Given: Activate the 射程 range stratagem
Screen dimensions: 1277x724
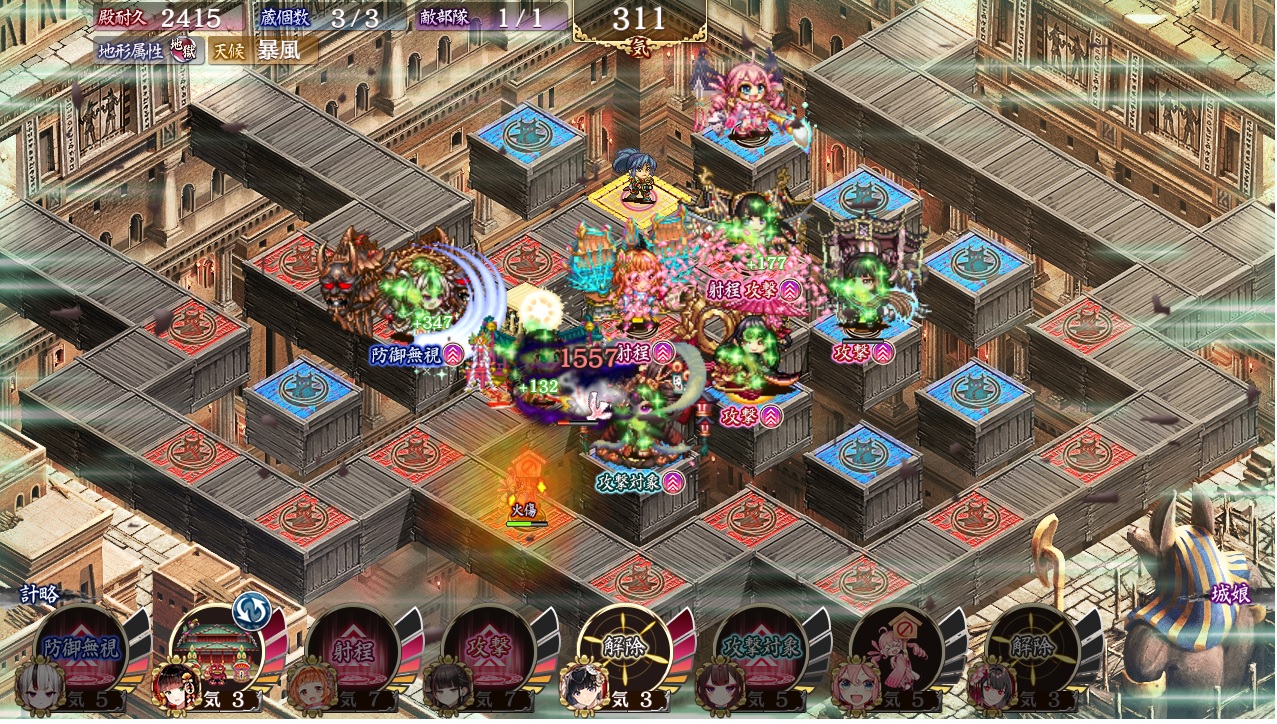Looking at the screenshot, I should [353, 648].
